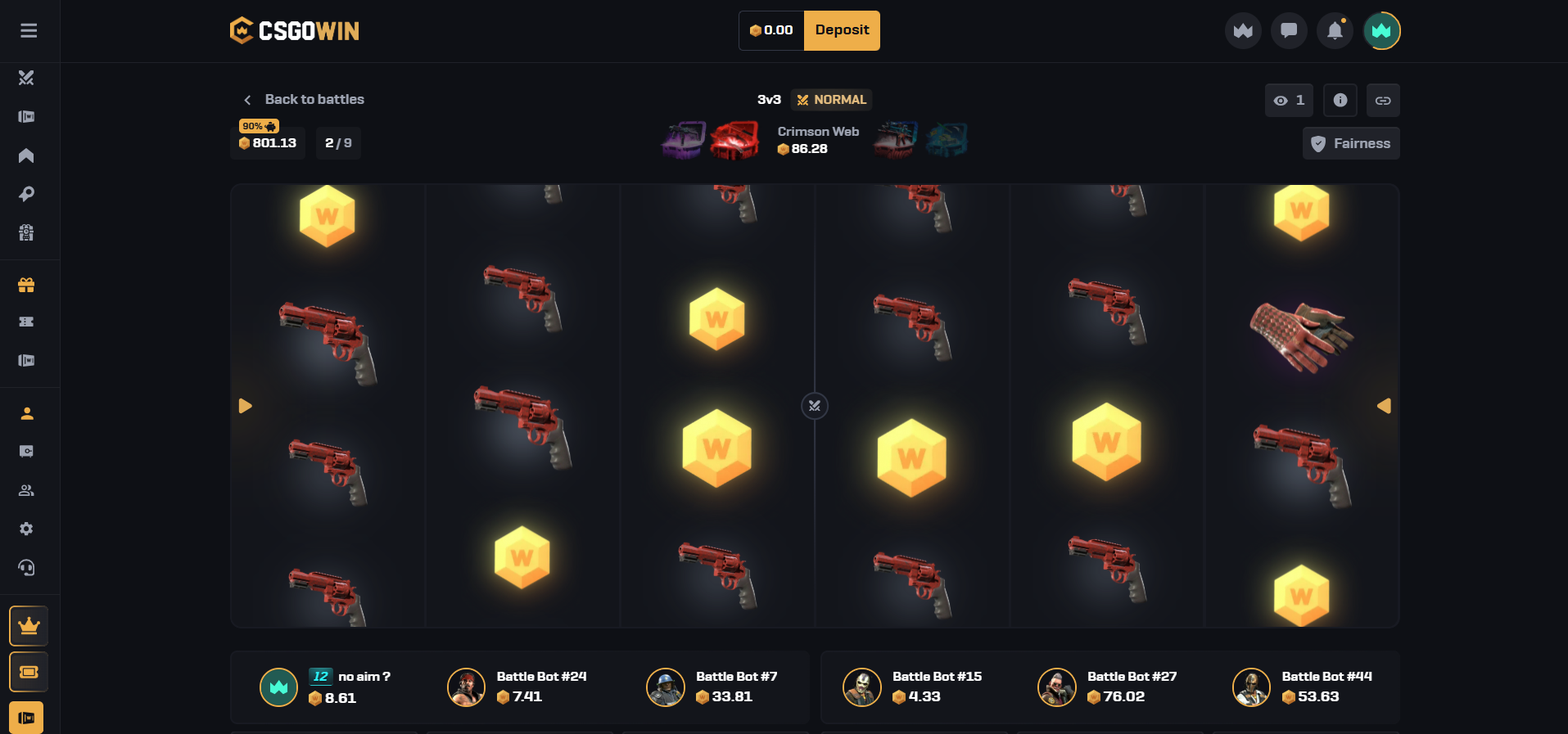Viewport: 1568px width, 734px height.
Task: Collapse the sidebar with the hamburger menu
Action: pos(29,30)
